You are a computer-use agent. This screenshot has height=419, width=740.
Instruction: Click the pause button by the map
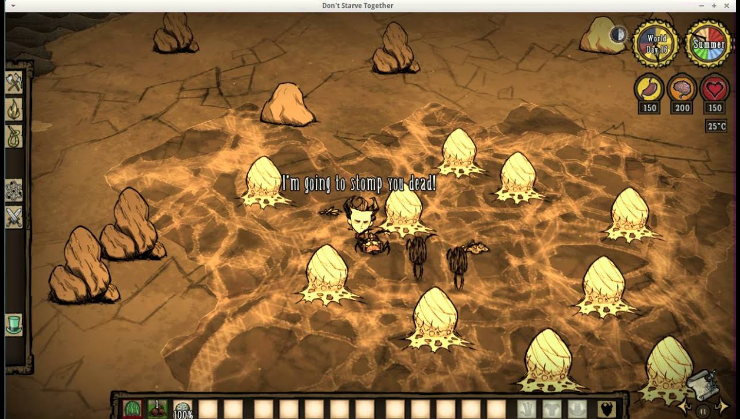click(701, 409)
